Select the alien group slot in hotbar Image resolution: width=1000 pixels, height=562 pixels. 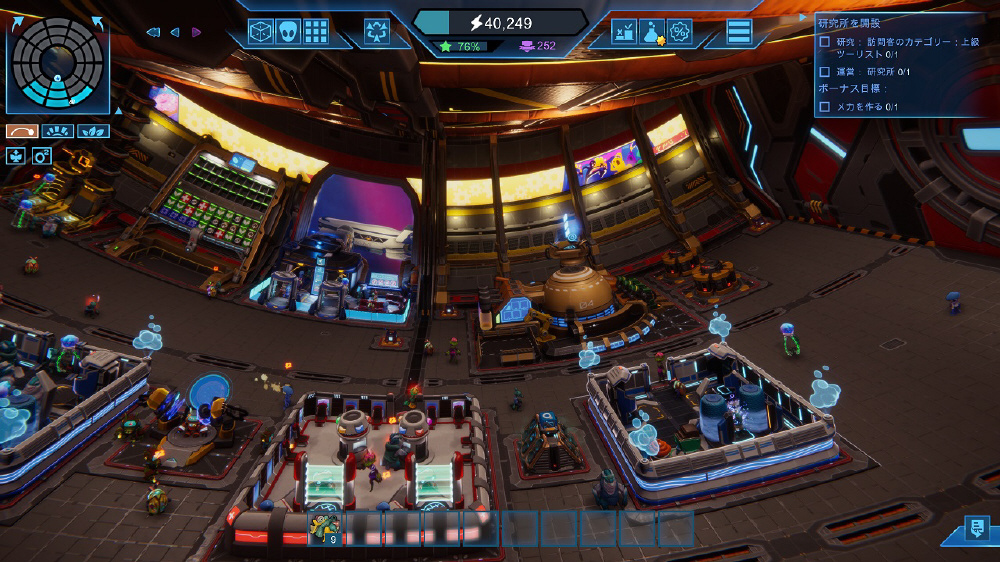click(324, 528)
